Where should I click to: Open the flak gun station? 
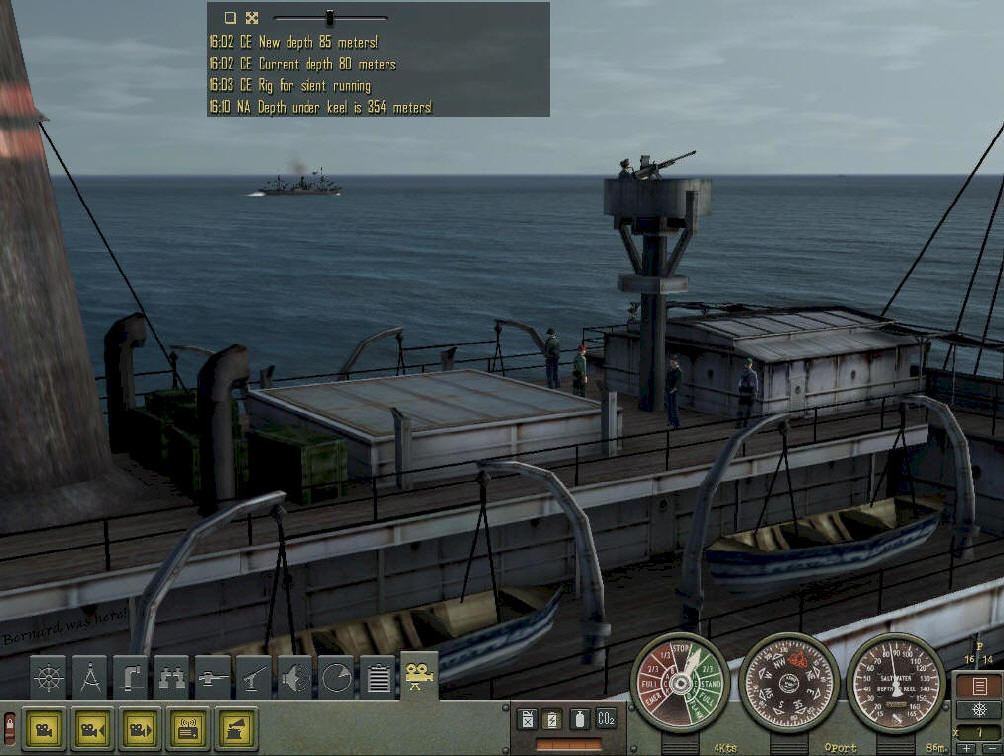click(x=254, y=679)
